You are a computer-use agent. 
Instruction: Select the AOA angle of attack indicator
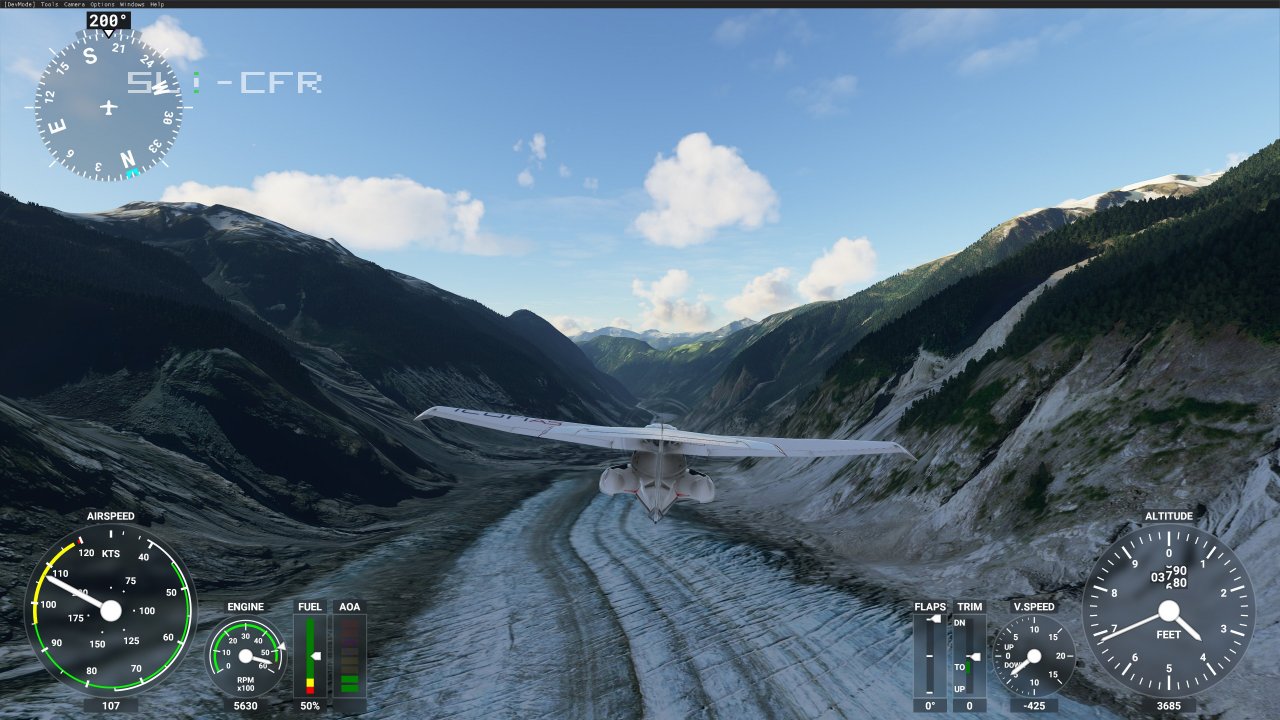pos(349,655)
